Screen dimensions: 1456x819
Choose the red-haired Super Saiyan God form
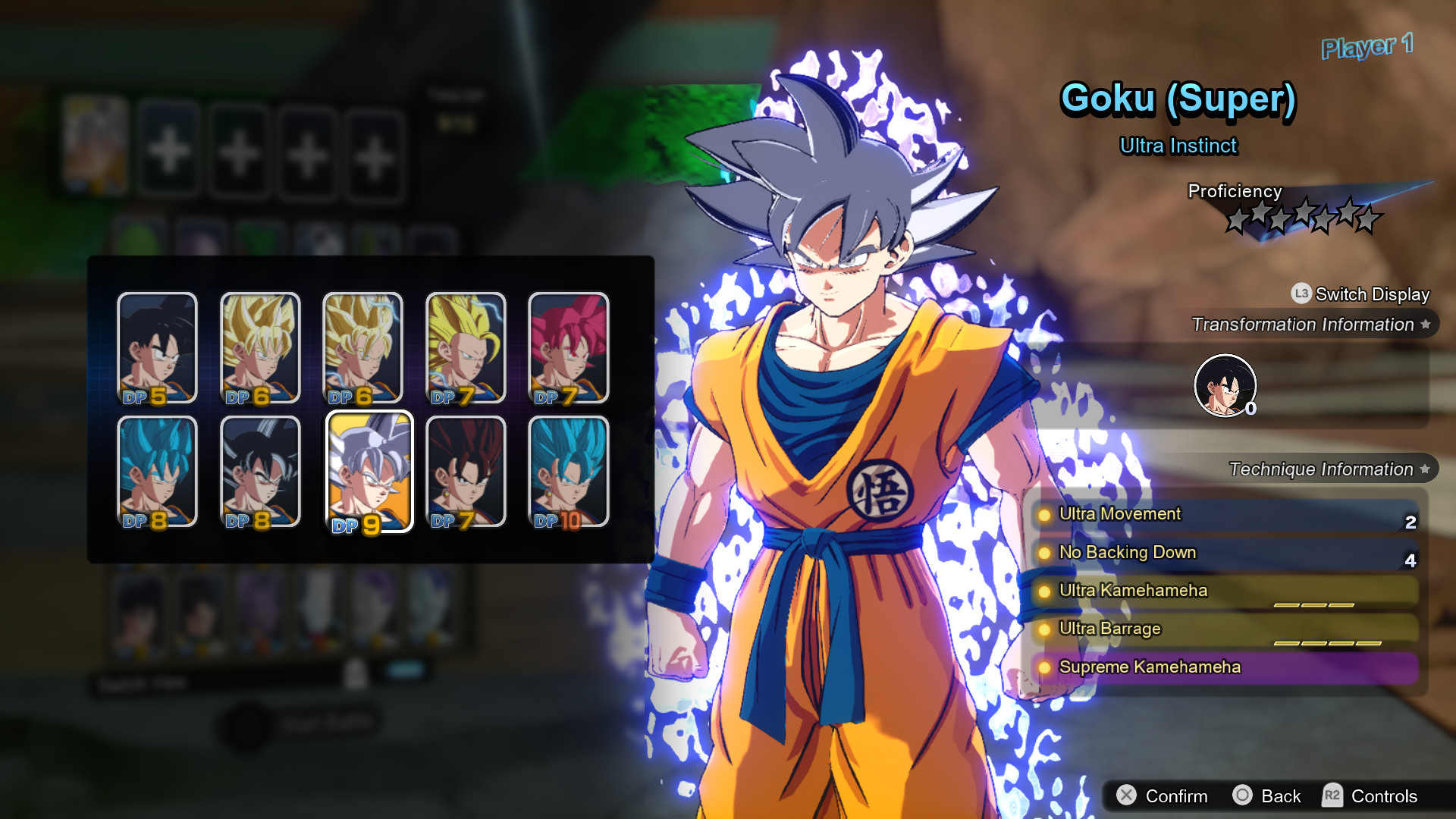click(569, 347)
